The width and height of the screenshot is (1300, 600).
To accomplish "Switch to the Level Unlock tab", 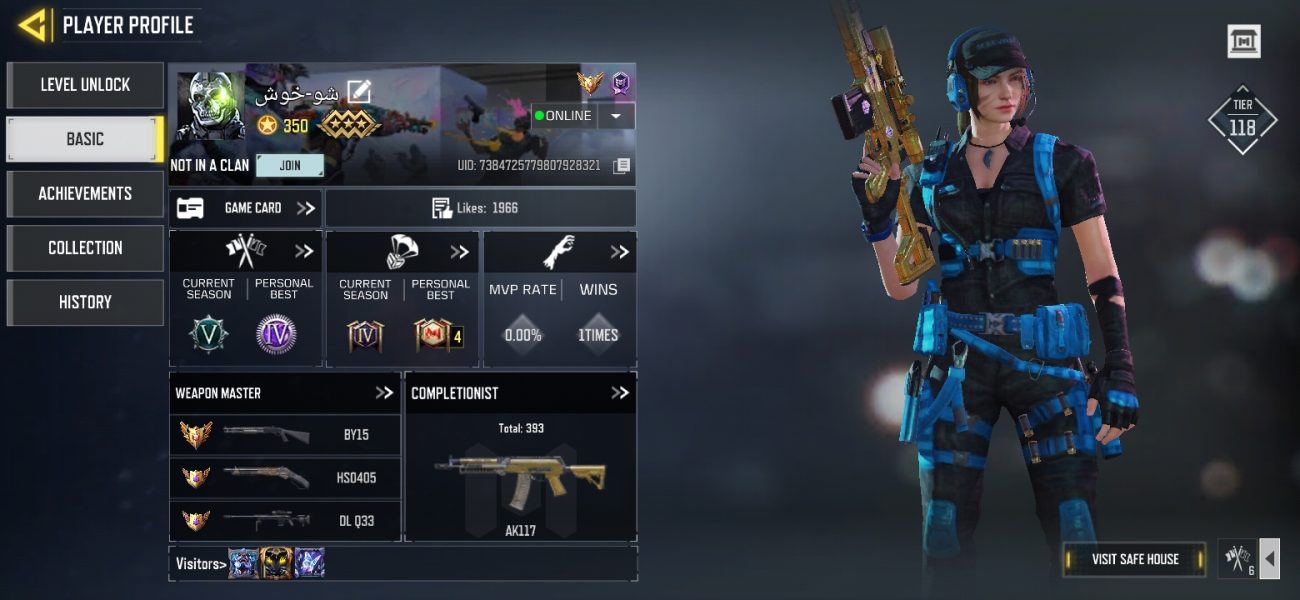I will [85, 85].
